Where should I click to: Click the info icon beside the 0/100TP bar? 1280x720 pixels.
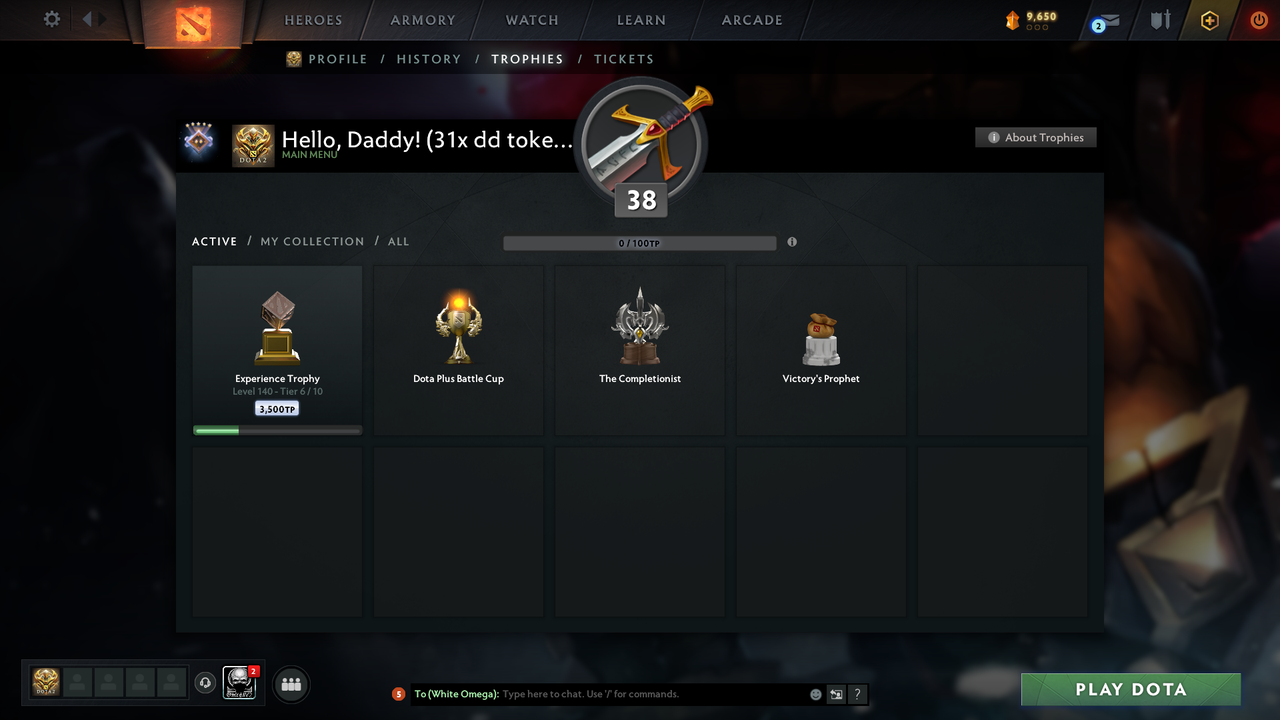point(792,242)
